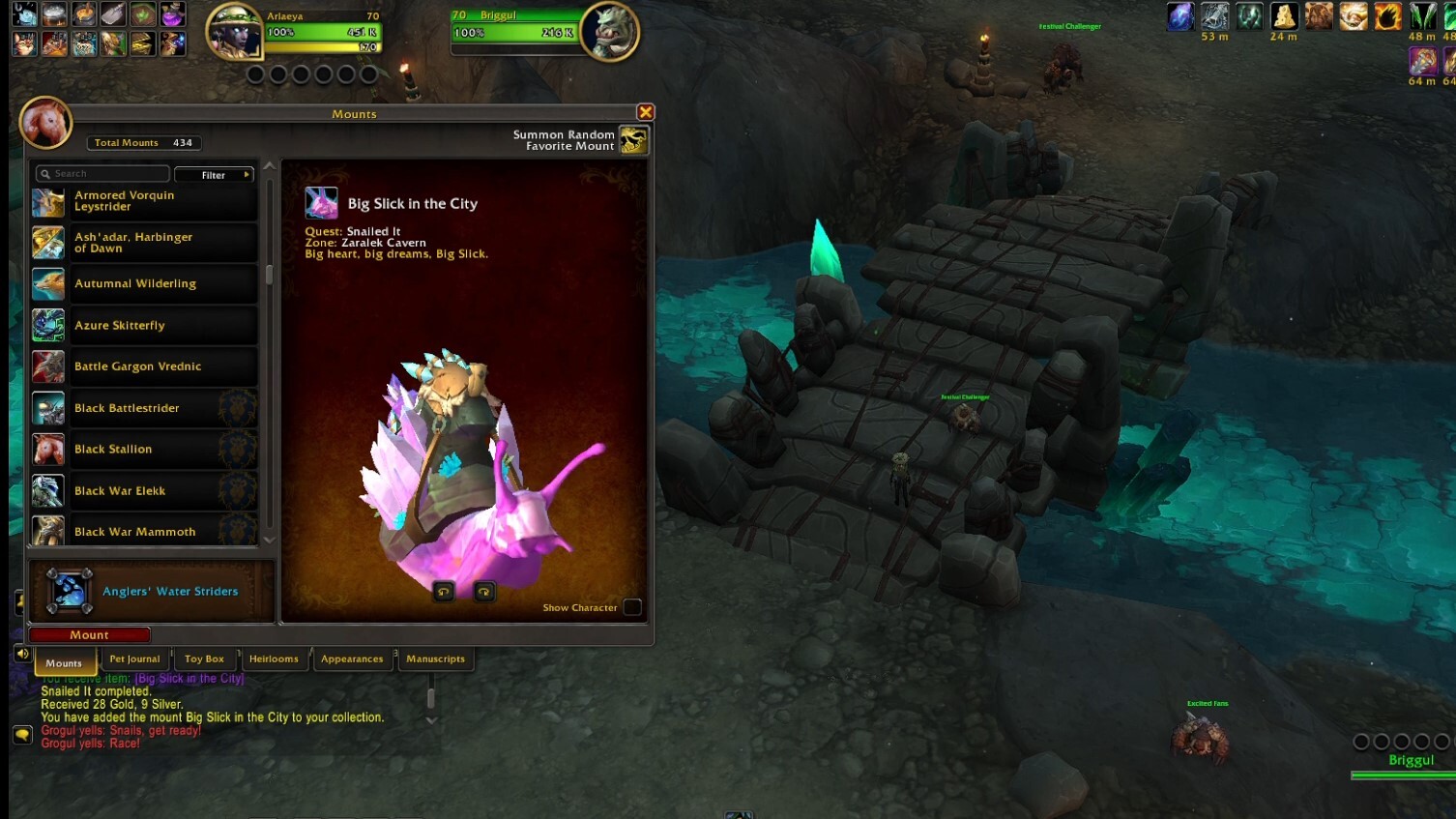The width and height of the screenshot is (1456, 819).
Task: Summon a random favorite mount
Action: (x=633, y=140)
